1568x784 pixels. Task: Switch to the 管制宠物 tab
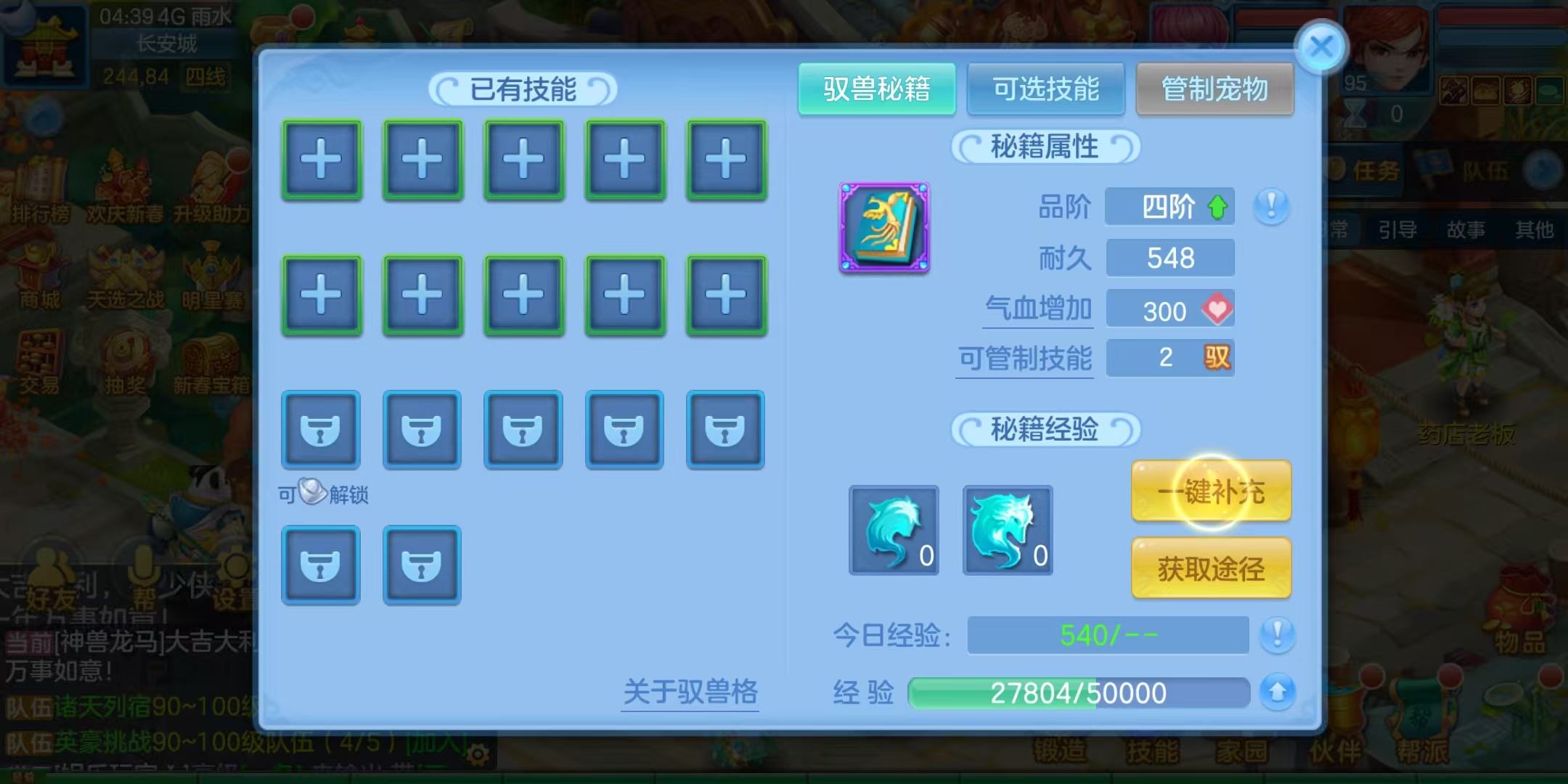coord(1214,89)
